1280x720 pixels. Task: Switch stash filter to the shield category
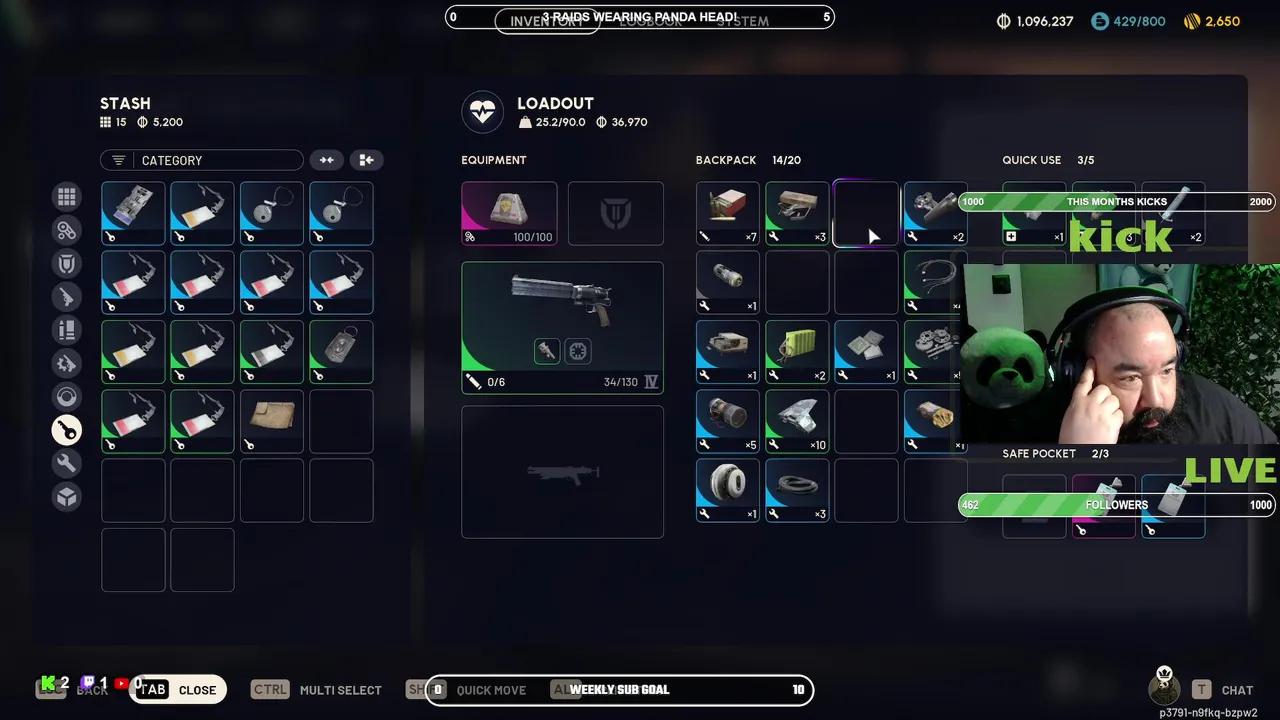point(67,264)
